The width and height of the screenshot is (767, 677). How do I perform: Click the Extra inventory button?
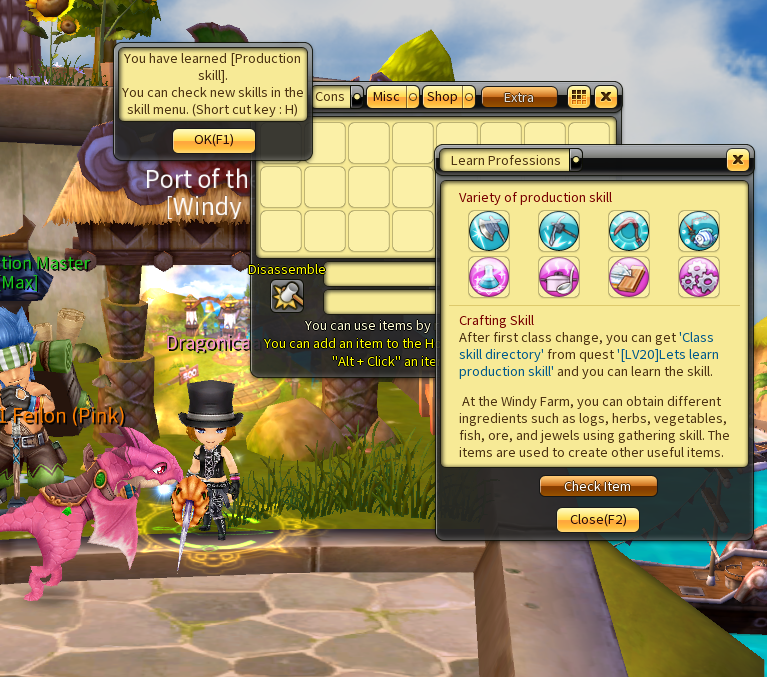(519, 97)
